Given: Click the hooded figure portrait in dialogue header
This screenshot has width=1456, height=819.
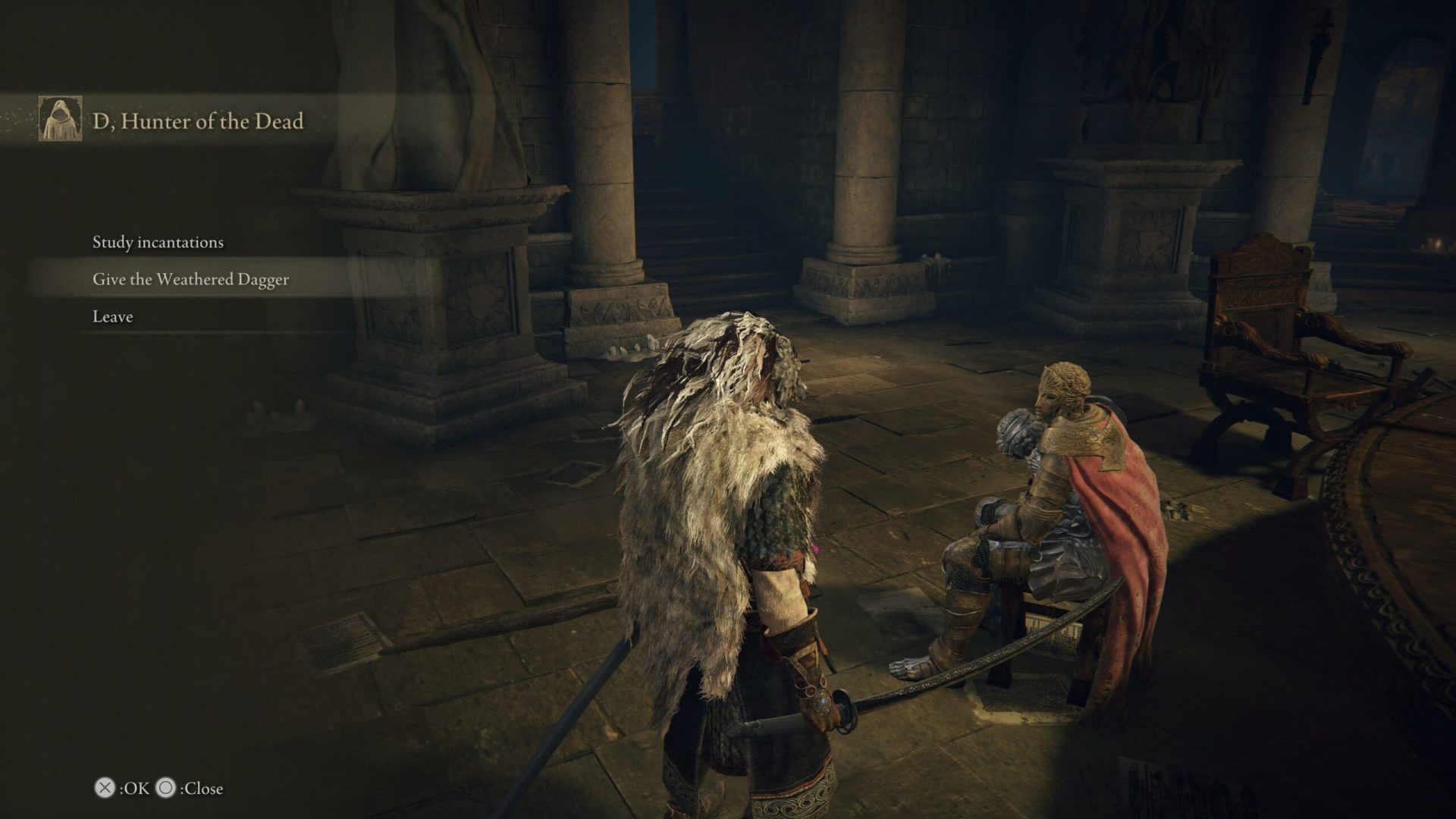Looking at the screenshot, I should click(x=61, y=121).
